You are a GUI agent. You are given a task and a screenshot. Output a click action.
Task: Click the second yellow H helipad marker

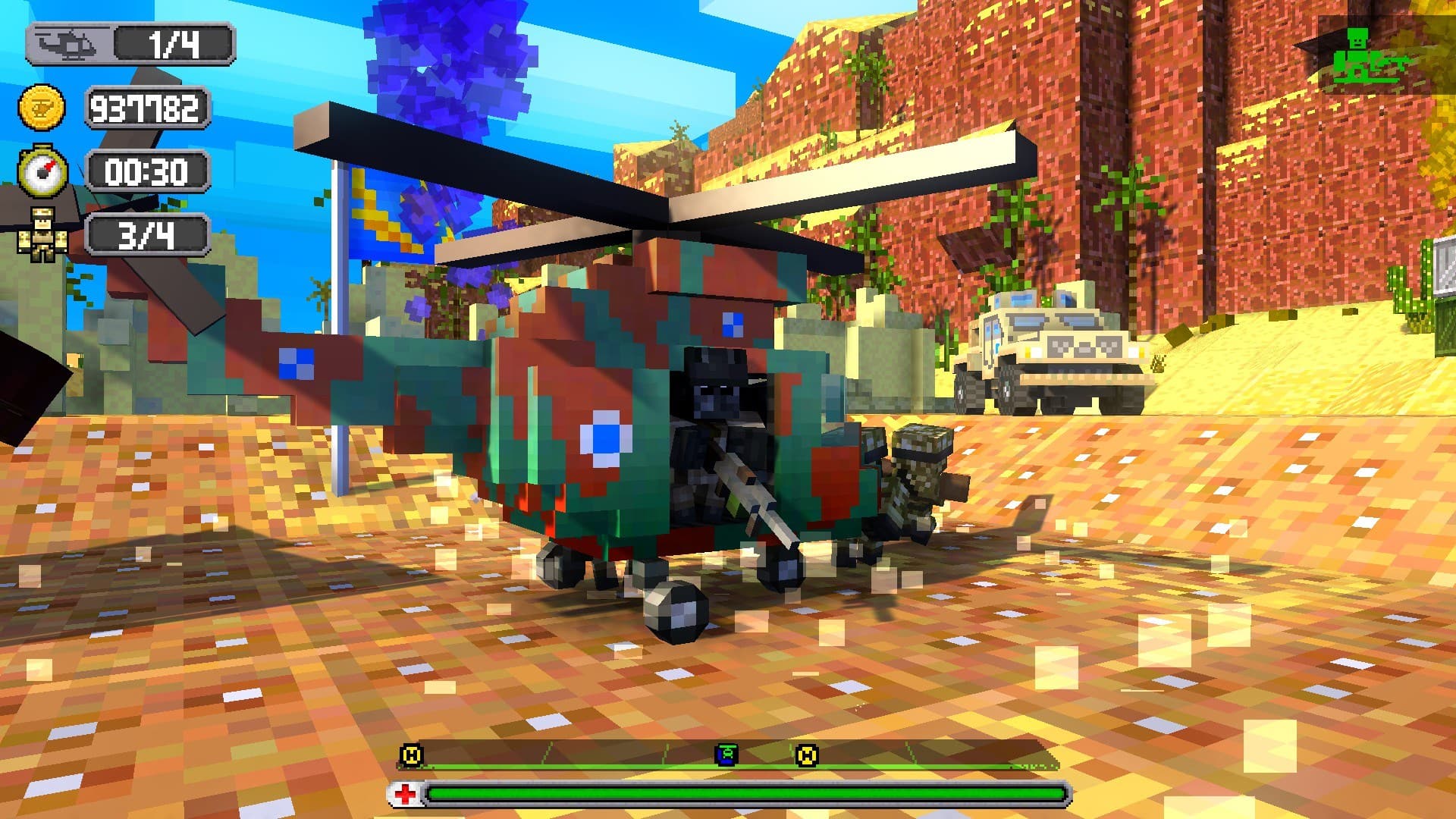click(809, 756)
